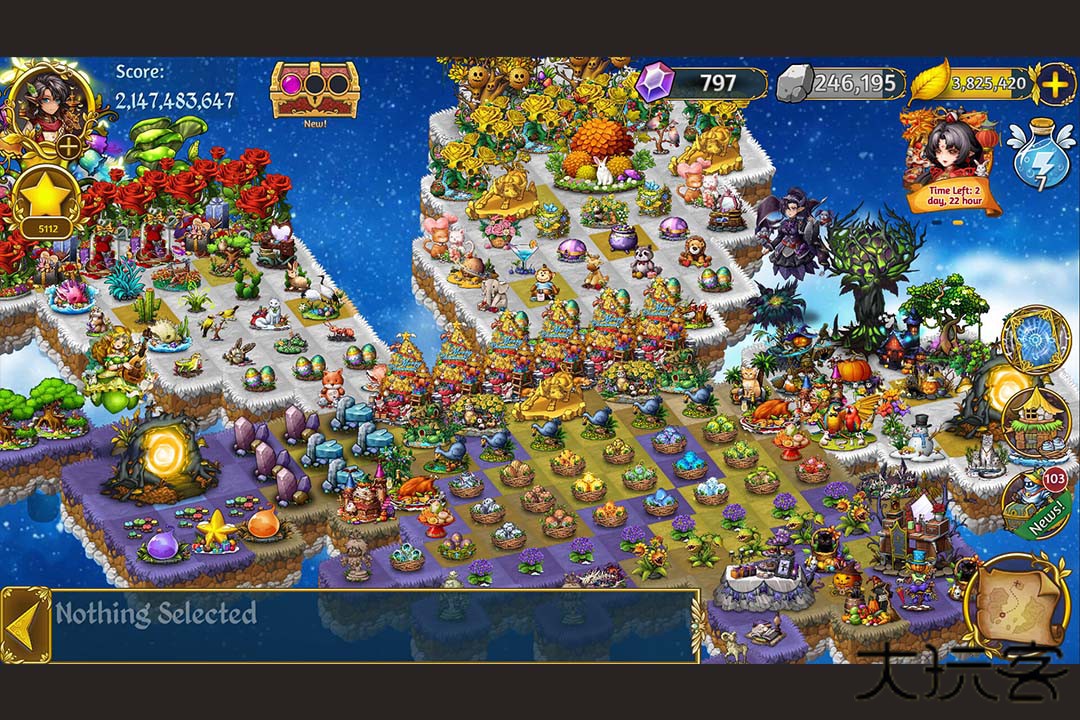Tap the winged lightning energy bottle
1080x720 pixels.
[x=1041, y=157]
